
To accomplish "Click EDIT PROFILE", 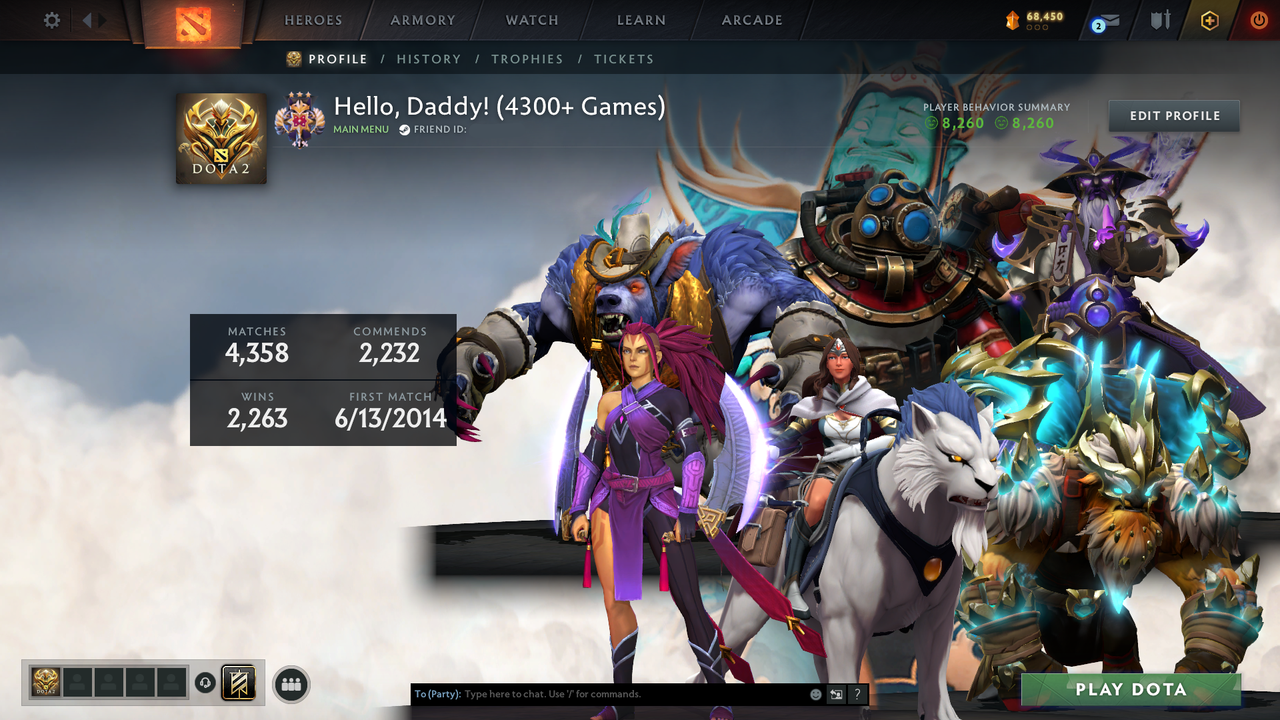I will [1173, 115].
